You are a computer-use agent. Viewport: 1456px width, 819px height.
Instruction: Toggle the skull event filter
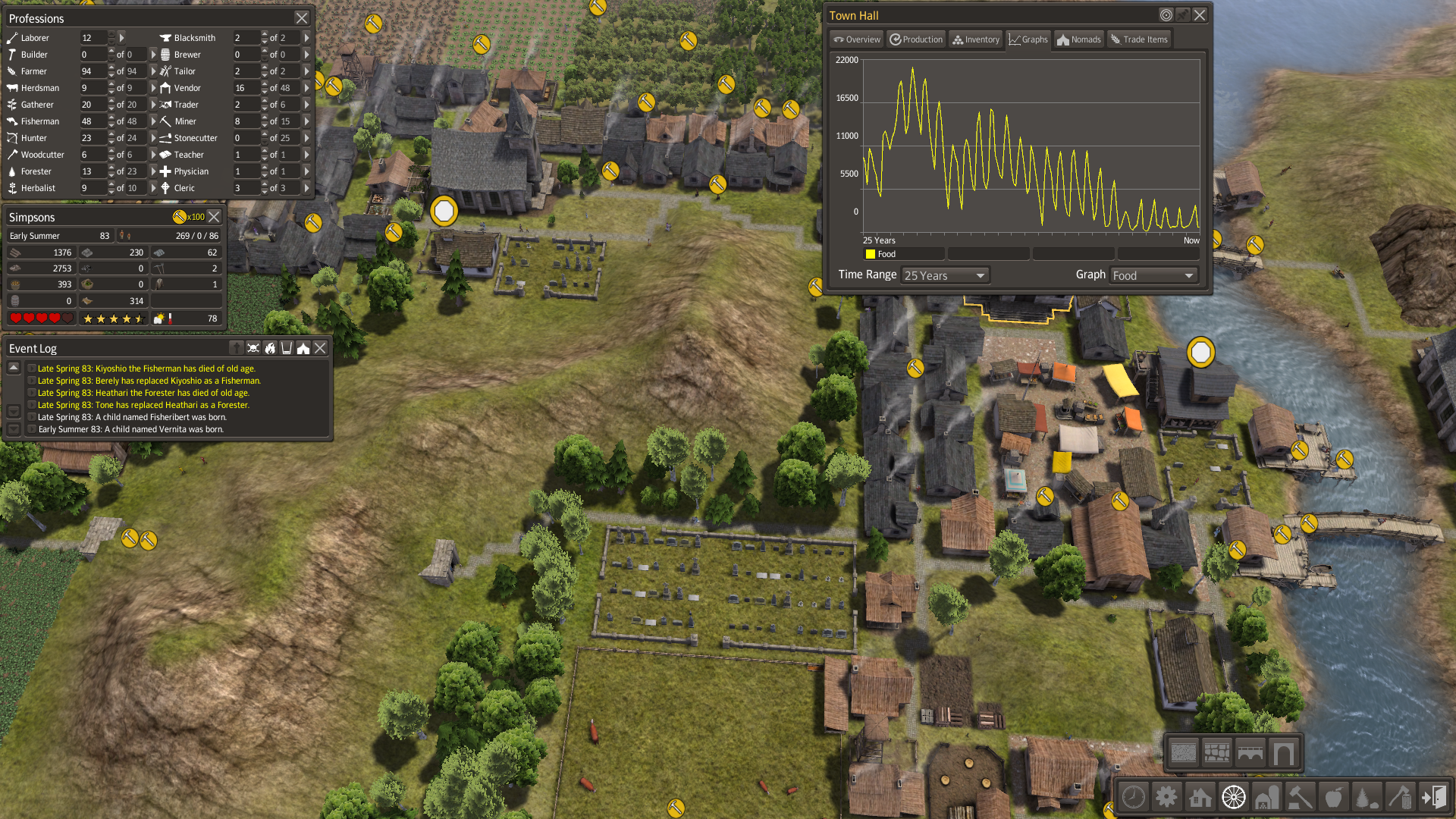253,348
